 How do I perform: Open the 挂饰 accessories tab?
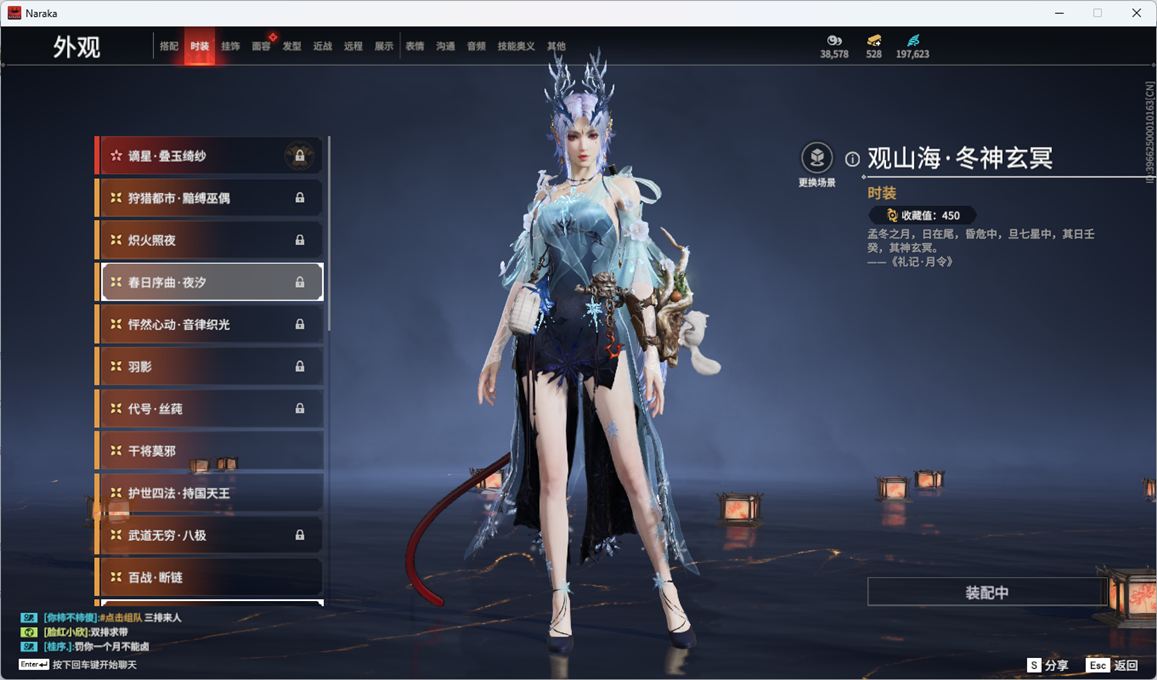[x=230, y=46]
